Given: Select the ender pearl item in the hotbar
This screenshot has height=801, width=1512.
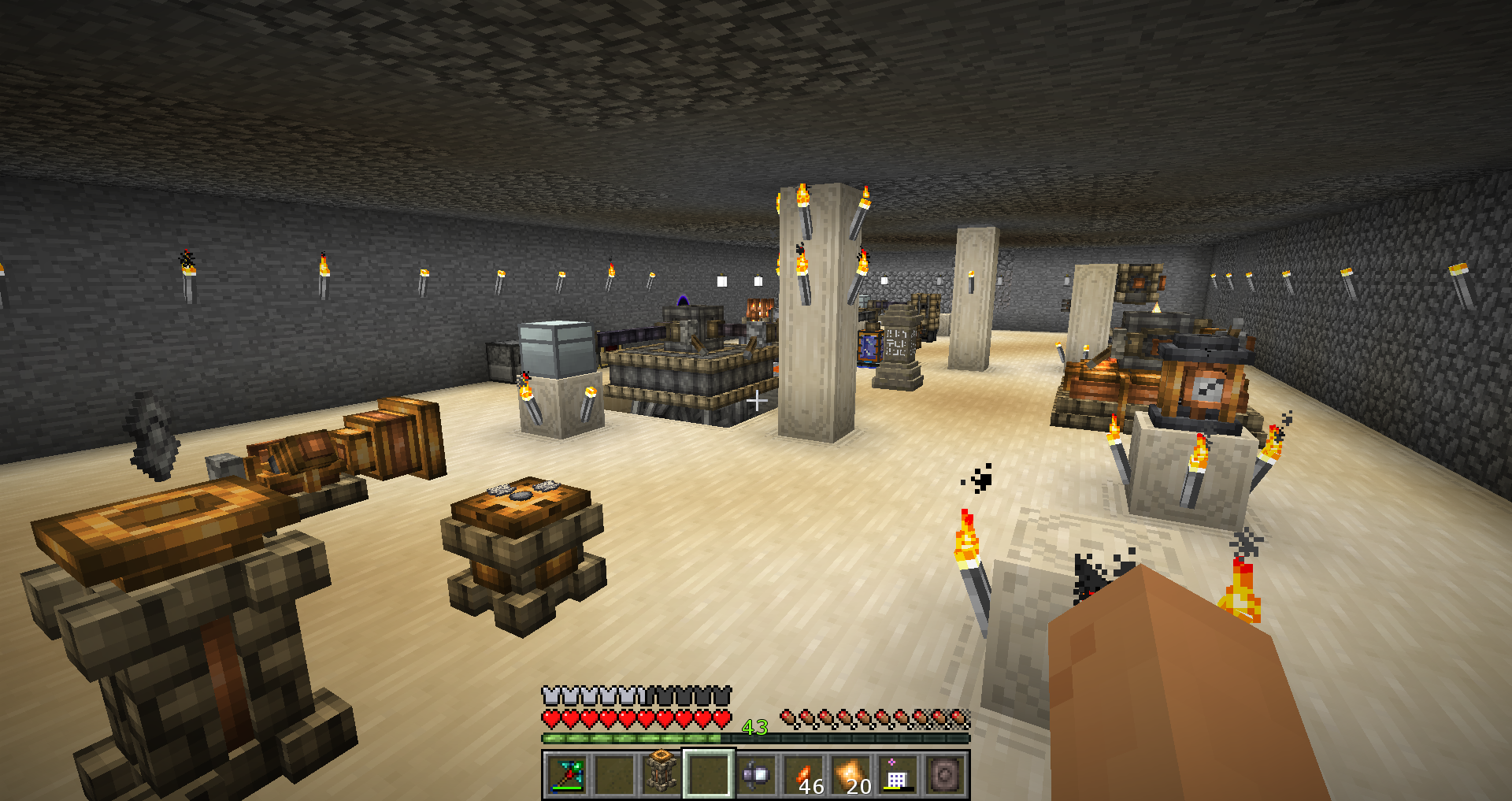Looking at the screenshot, I should click(757, 773).
